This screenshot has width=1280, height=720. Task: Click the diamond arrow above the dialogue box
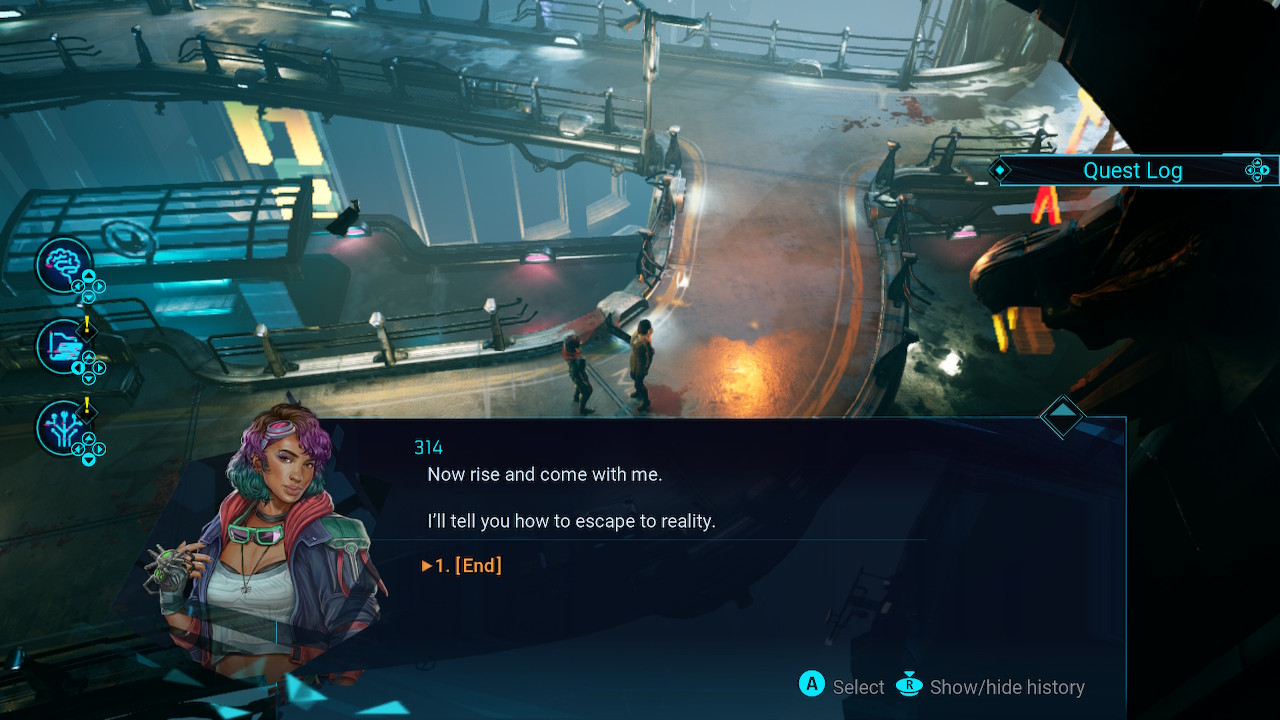[1062, 415]
